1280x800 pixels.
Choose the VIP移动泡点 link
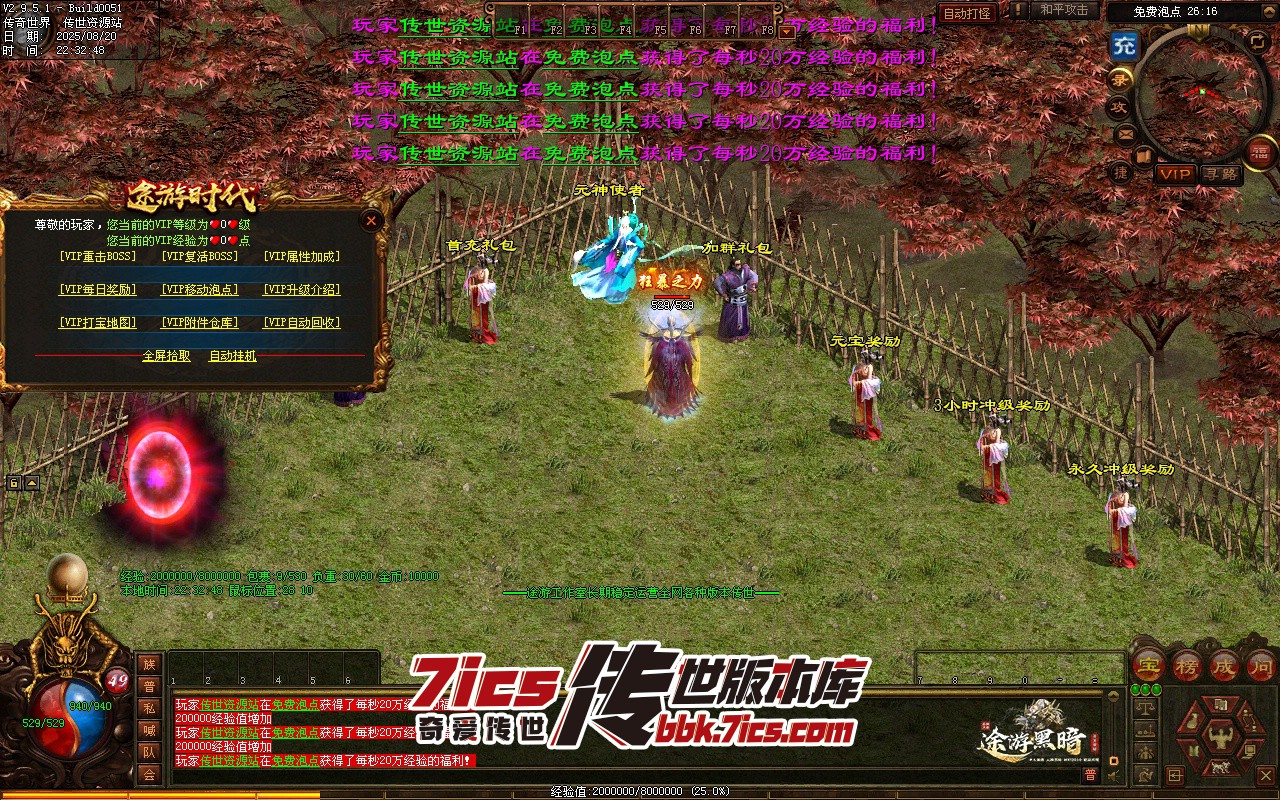[200, 290]
